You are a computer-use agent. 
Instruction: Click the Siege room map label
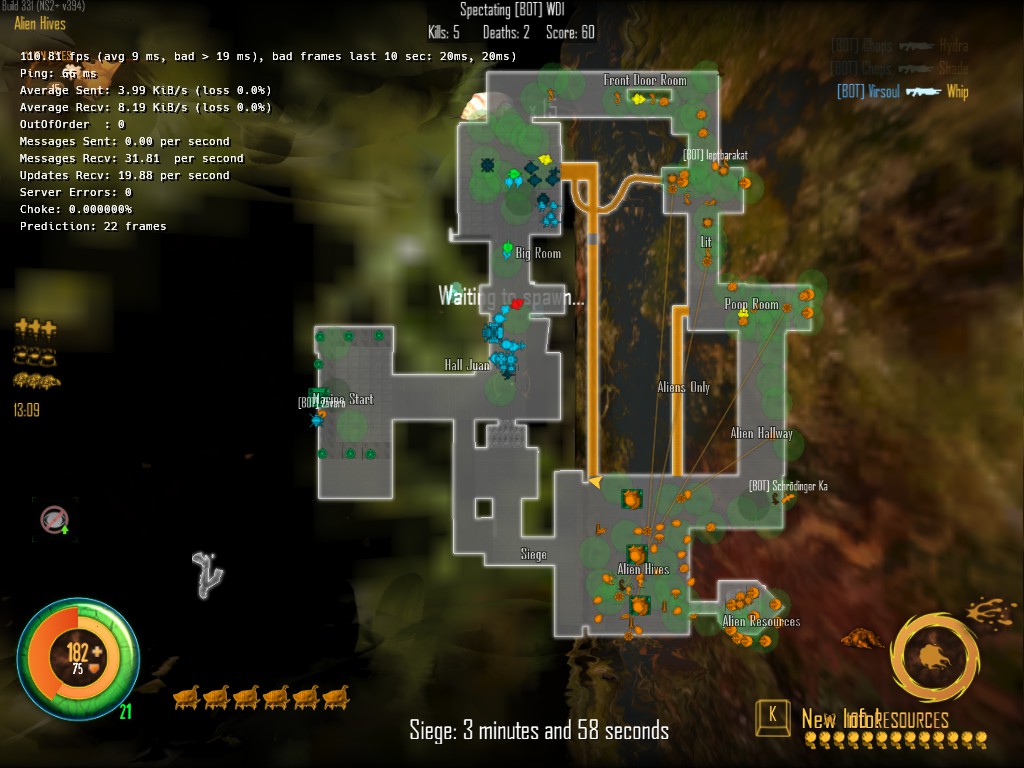pos(533,554)
